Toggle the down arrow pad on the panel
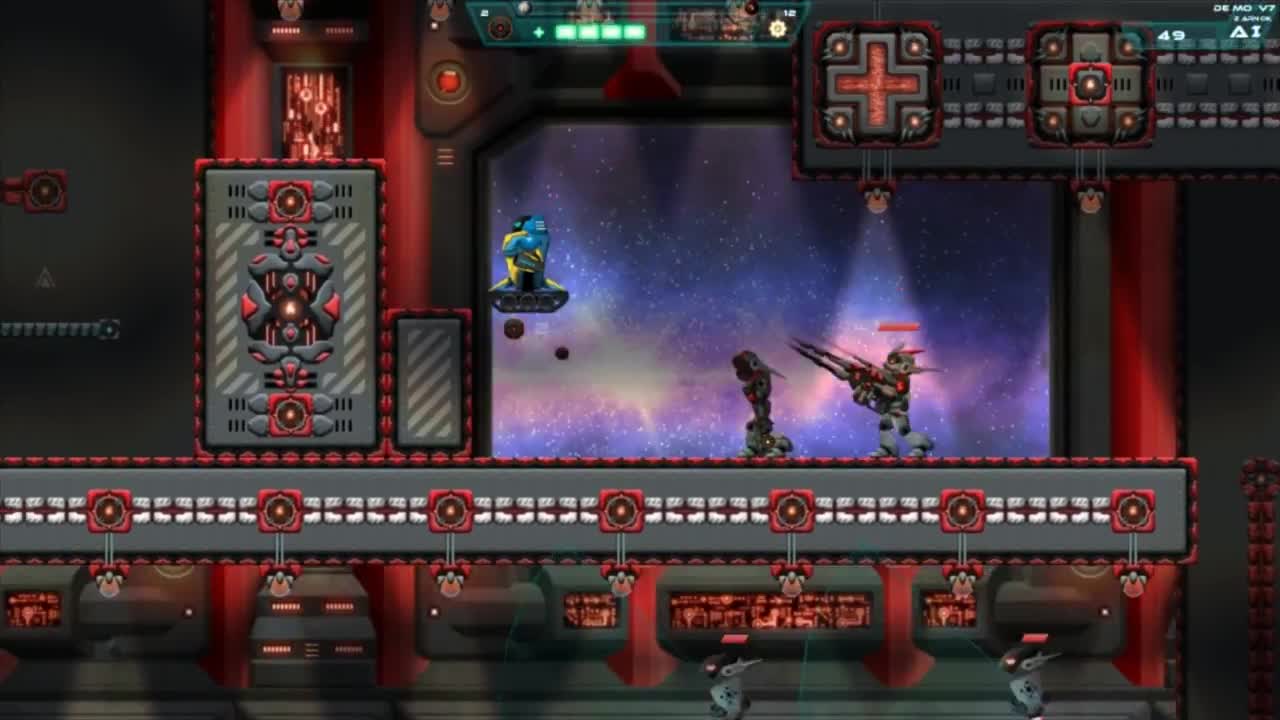The image size is (1280, 720). pyautogui.click(x=1090, y=120)
